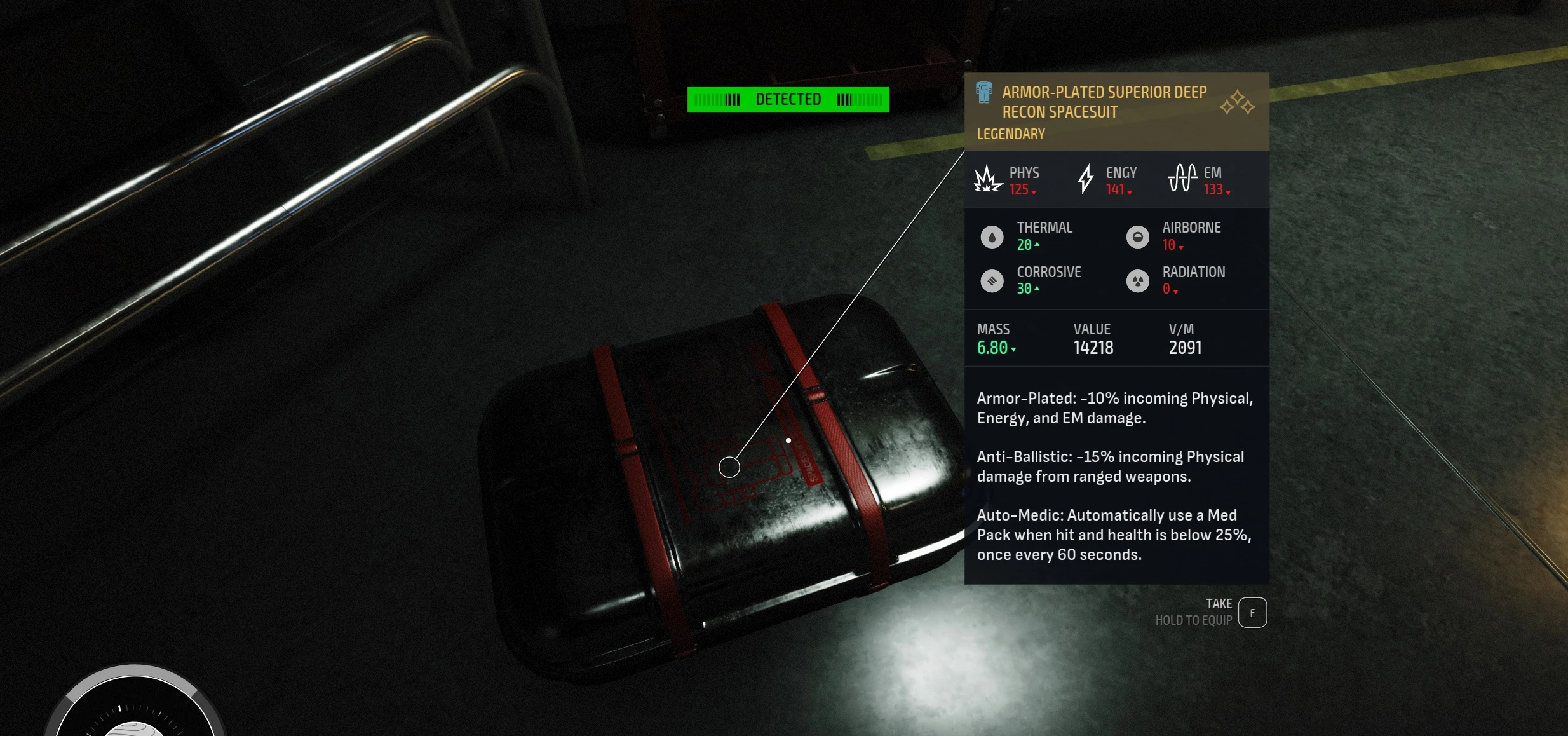Click the Thermal droplet icon
Screen dimensions: 1568x736
pyautogui.click(x=992, y=236)
